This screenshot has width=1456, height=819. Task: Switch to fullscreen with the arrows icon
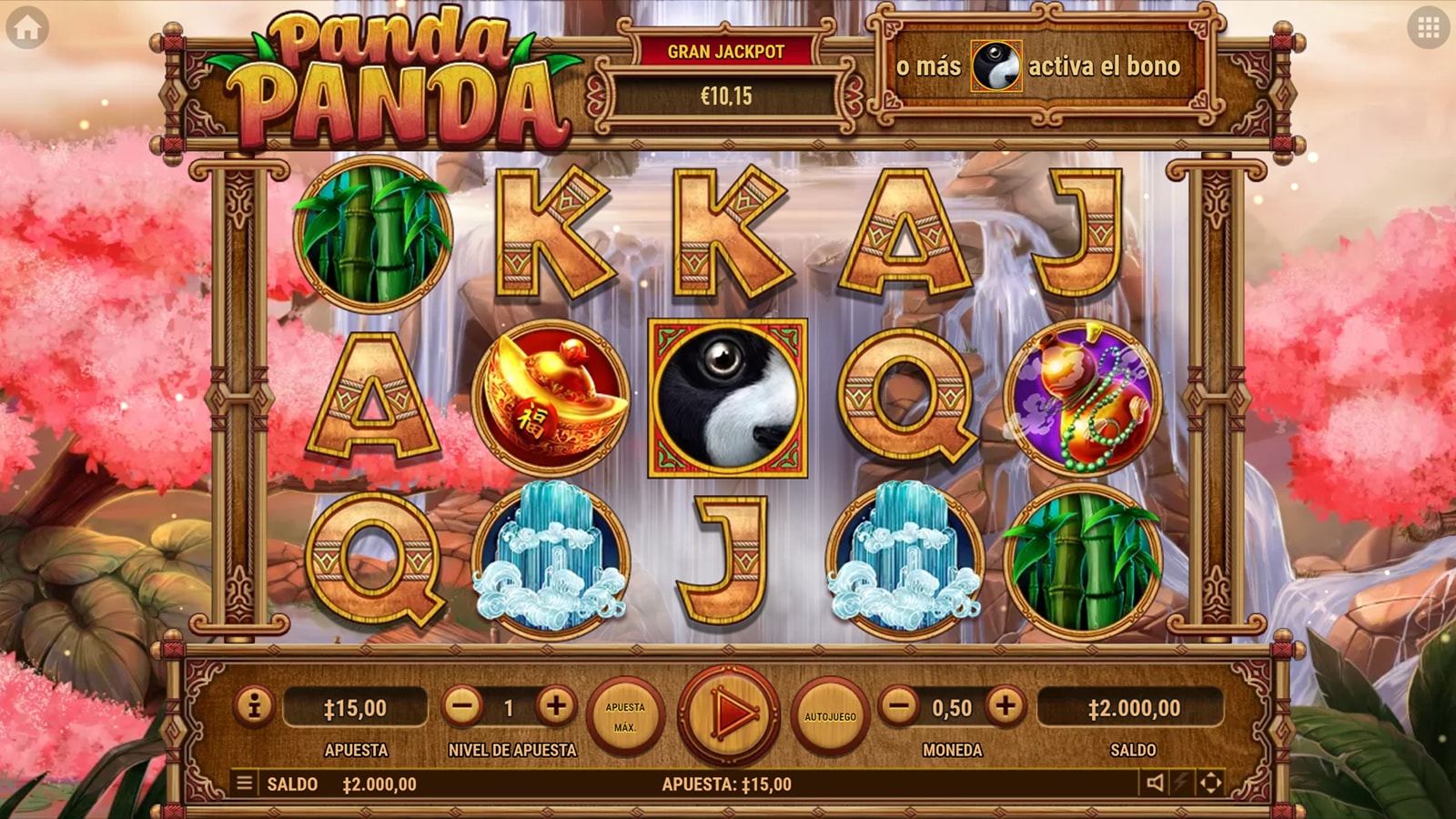tap(1211, 783)
